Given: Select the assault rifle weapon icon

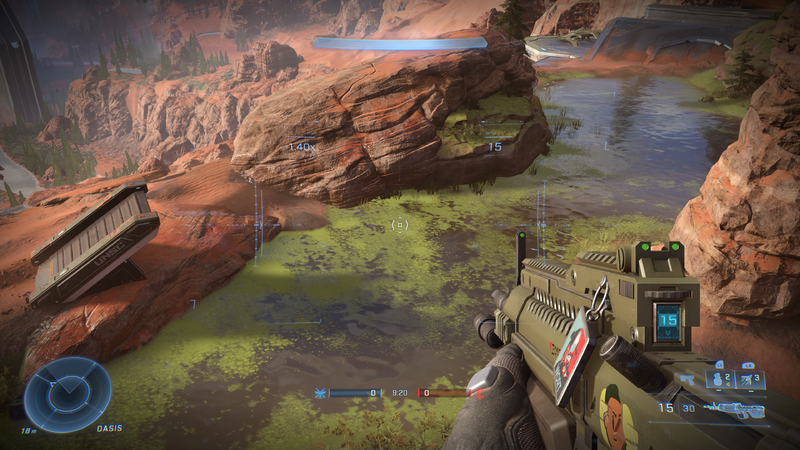Looking at the screenshot, I should (735, 408).
